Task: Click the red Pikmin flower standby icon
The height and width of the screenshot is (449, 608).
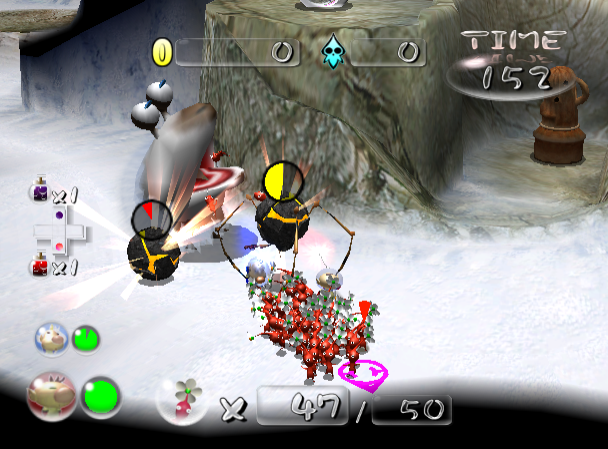Action: tap(181, 398)
